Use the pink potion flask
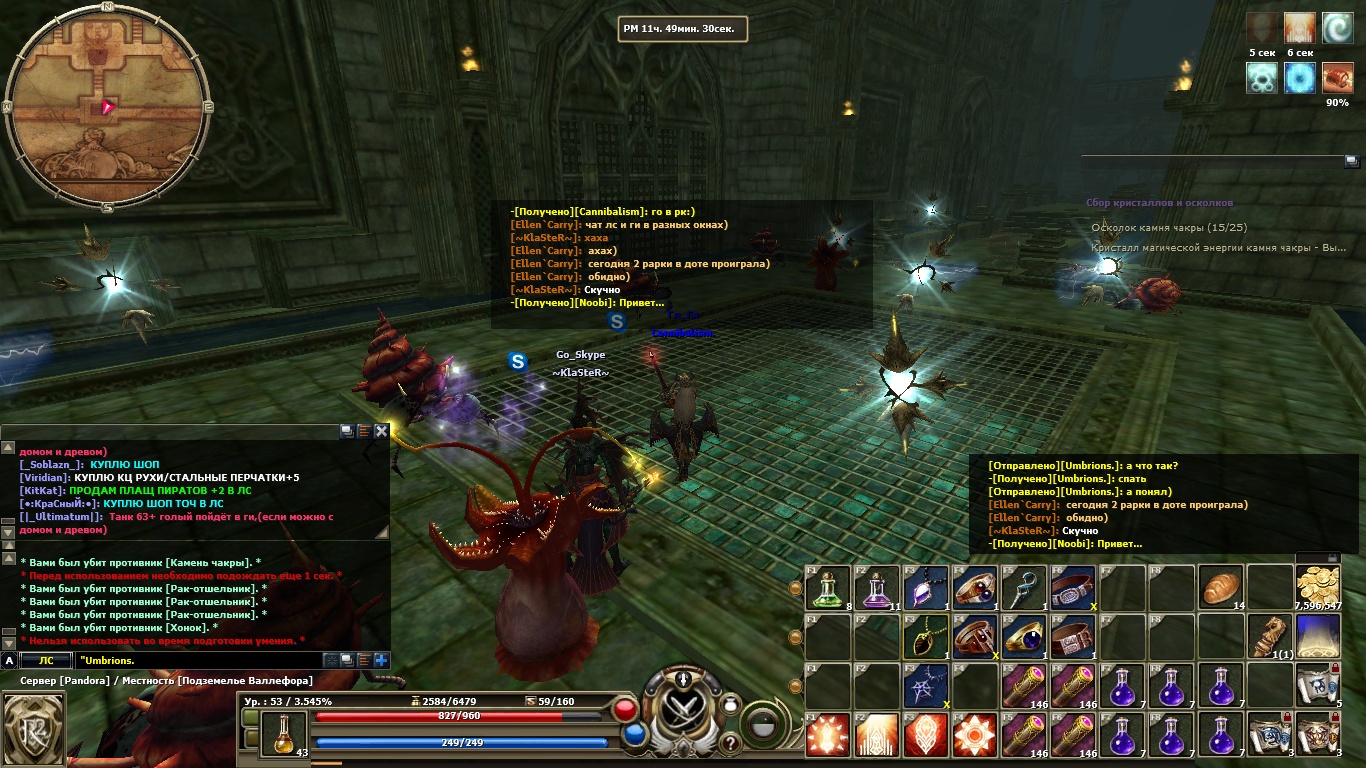The width and height of the screenshot is (1366, 768). click(x=876, y=589)
